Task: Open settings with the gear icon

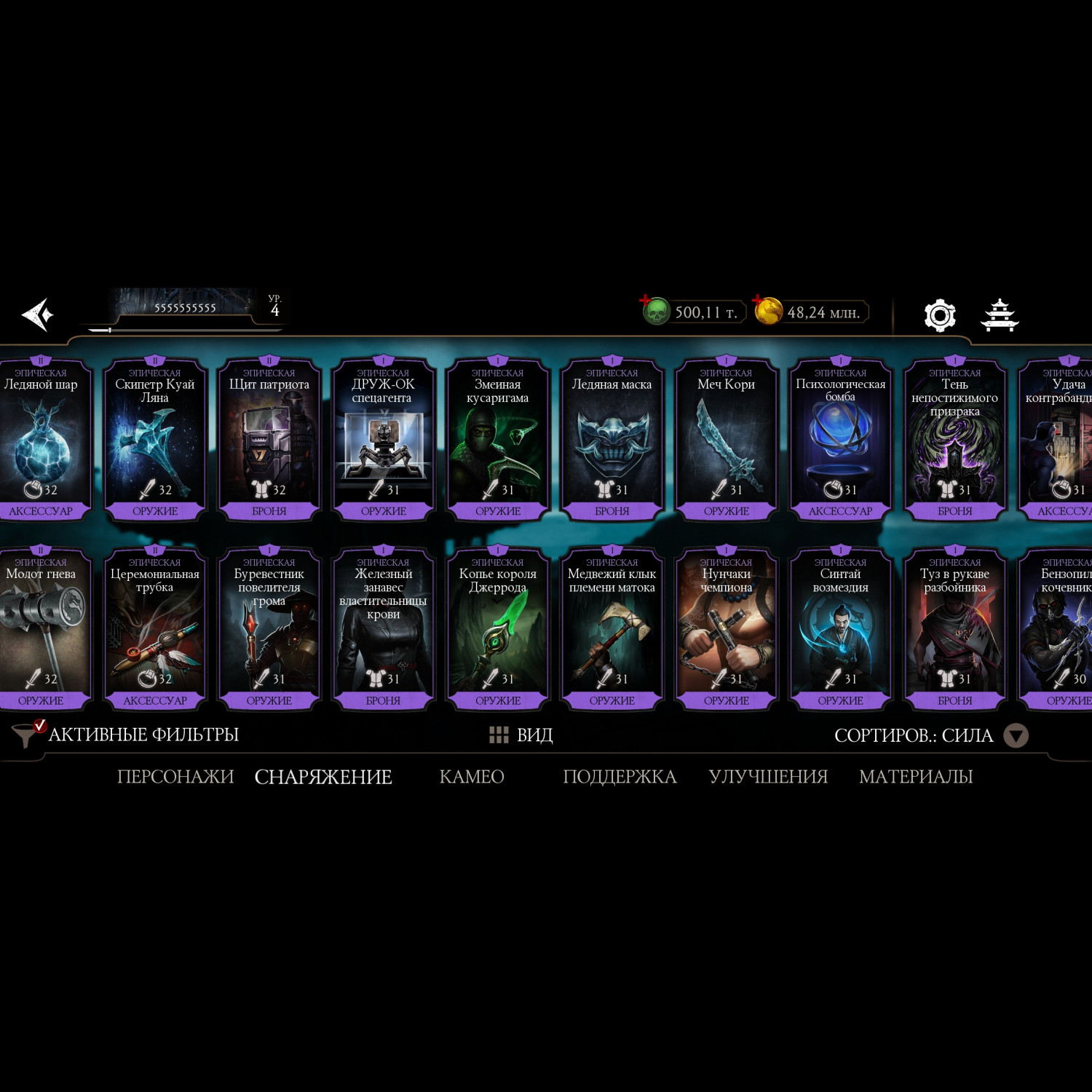Action: [x=939, y=315]
